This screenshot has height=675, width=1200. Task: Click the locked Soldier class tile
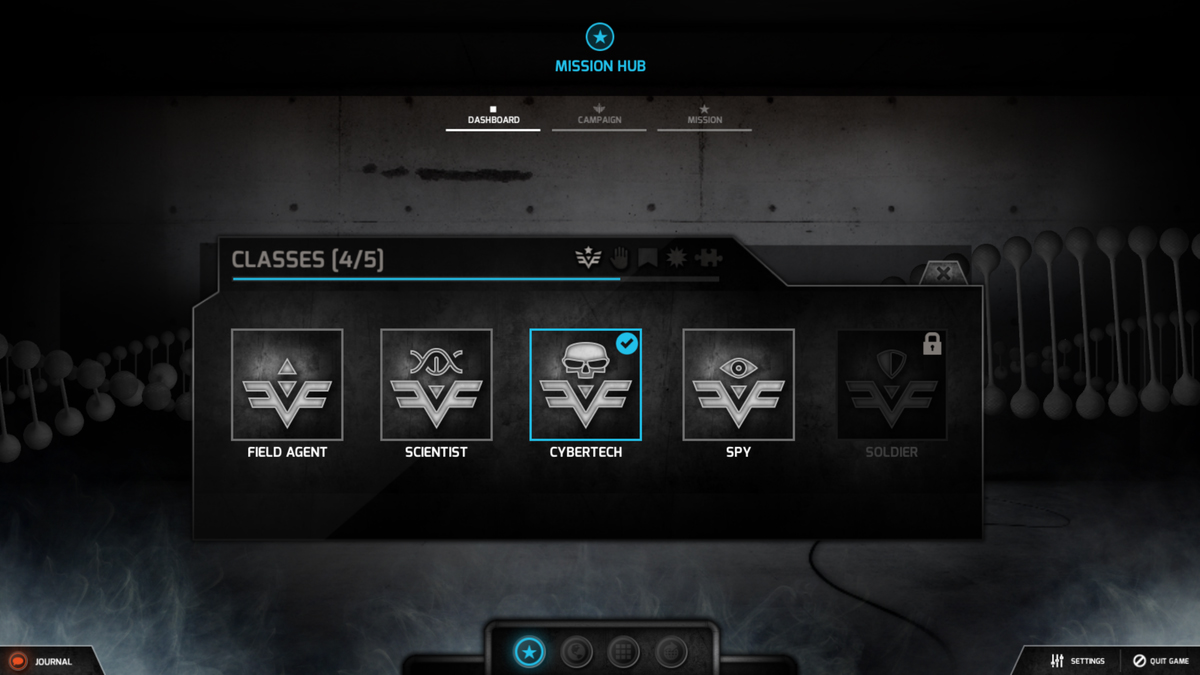point(891,385)
